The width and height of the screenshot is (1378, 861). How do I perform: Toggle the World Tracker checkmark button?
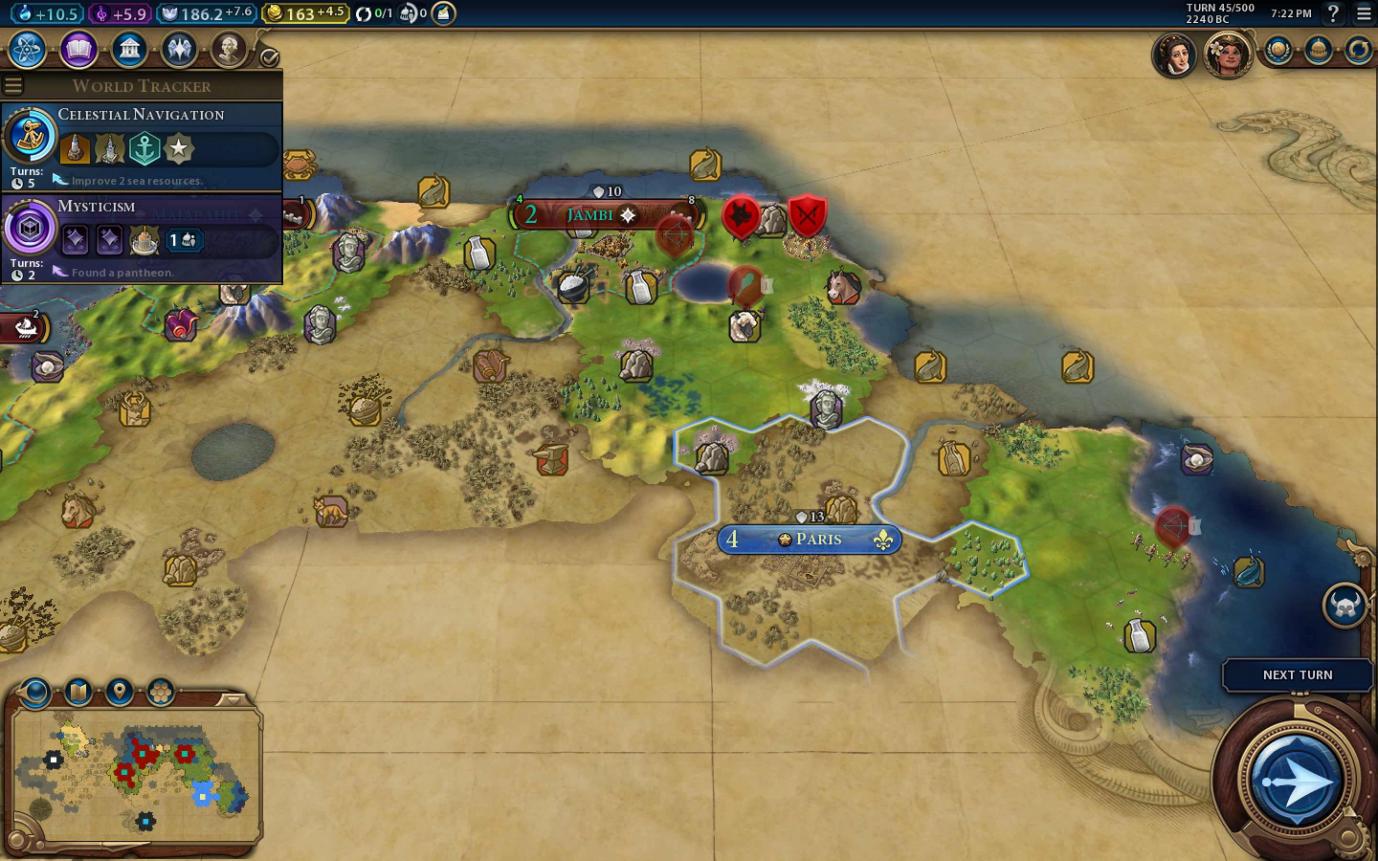269,57
